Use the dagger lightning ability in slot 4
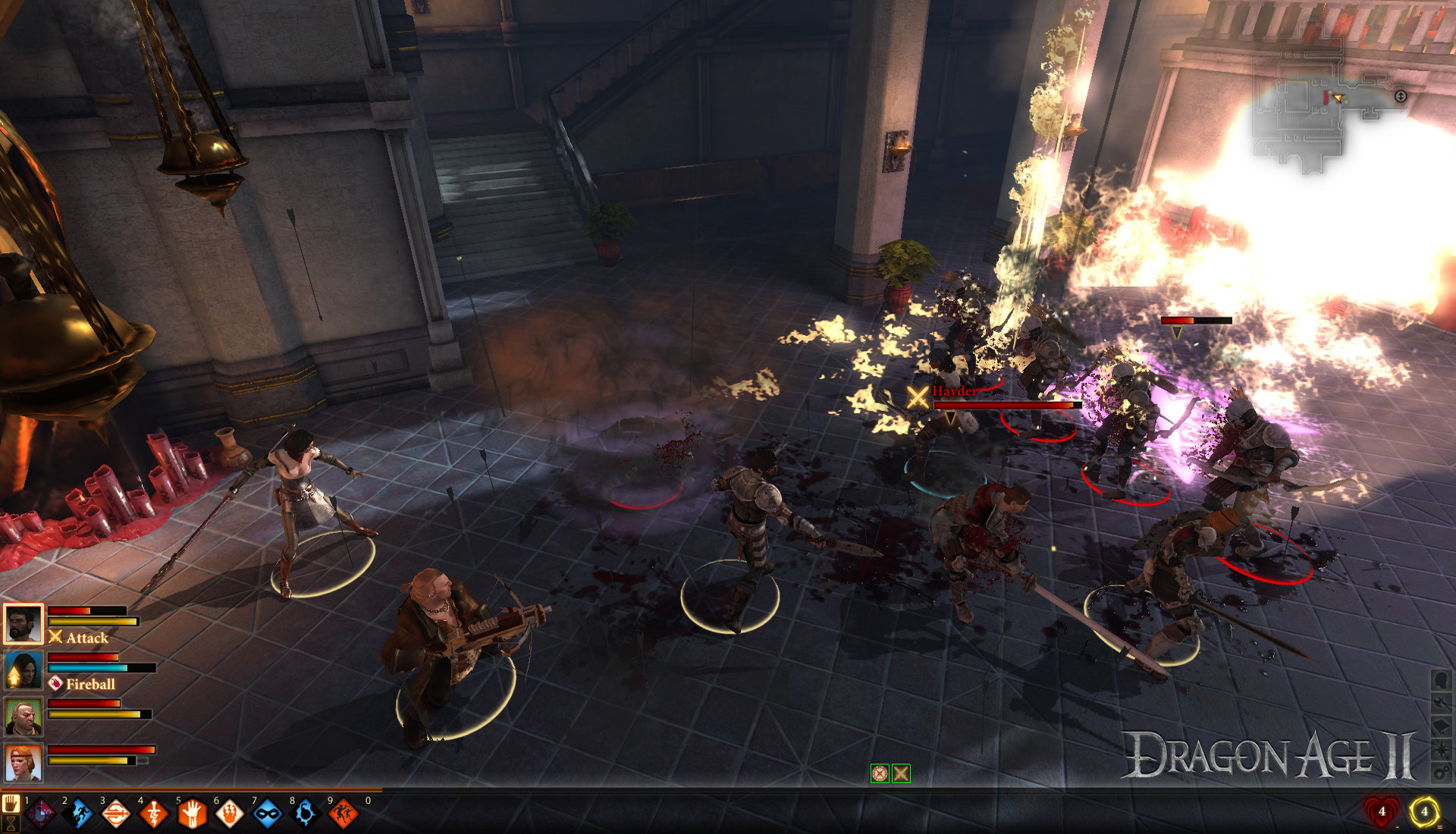Image resolution: width=1456 pixels, height=834 pixels. [x=154, y=814]
